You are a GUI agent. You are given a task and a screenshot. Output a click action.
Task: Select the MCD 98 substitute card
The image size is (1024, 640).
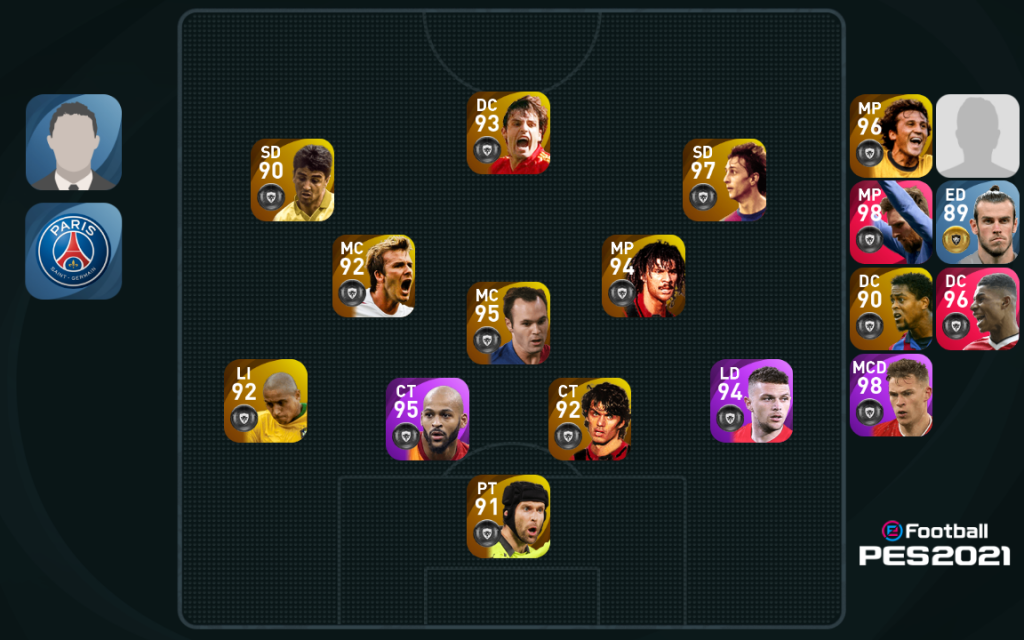click(x=891, y=395)
